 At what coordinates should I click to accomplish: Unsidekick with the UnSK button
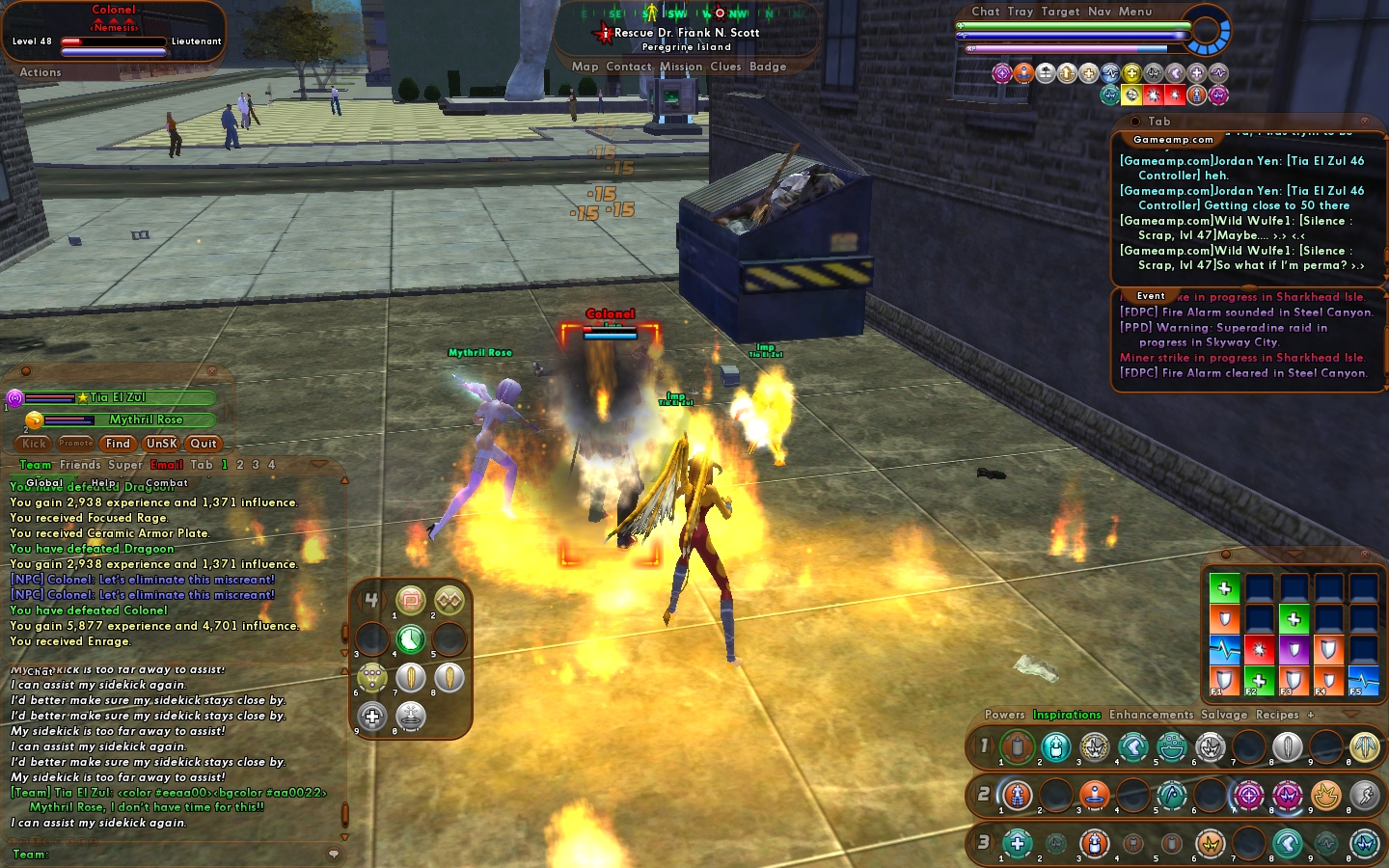tap(161, 444)
